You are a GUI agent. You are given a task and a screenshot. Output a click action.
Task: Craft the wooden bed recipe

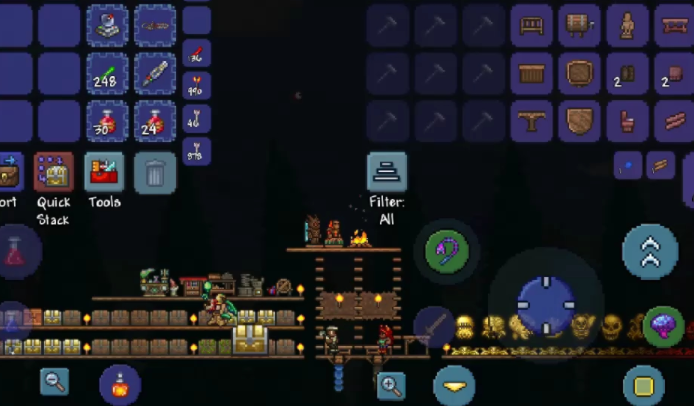pyautogui.click(x=531, y=24)
